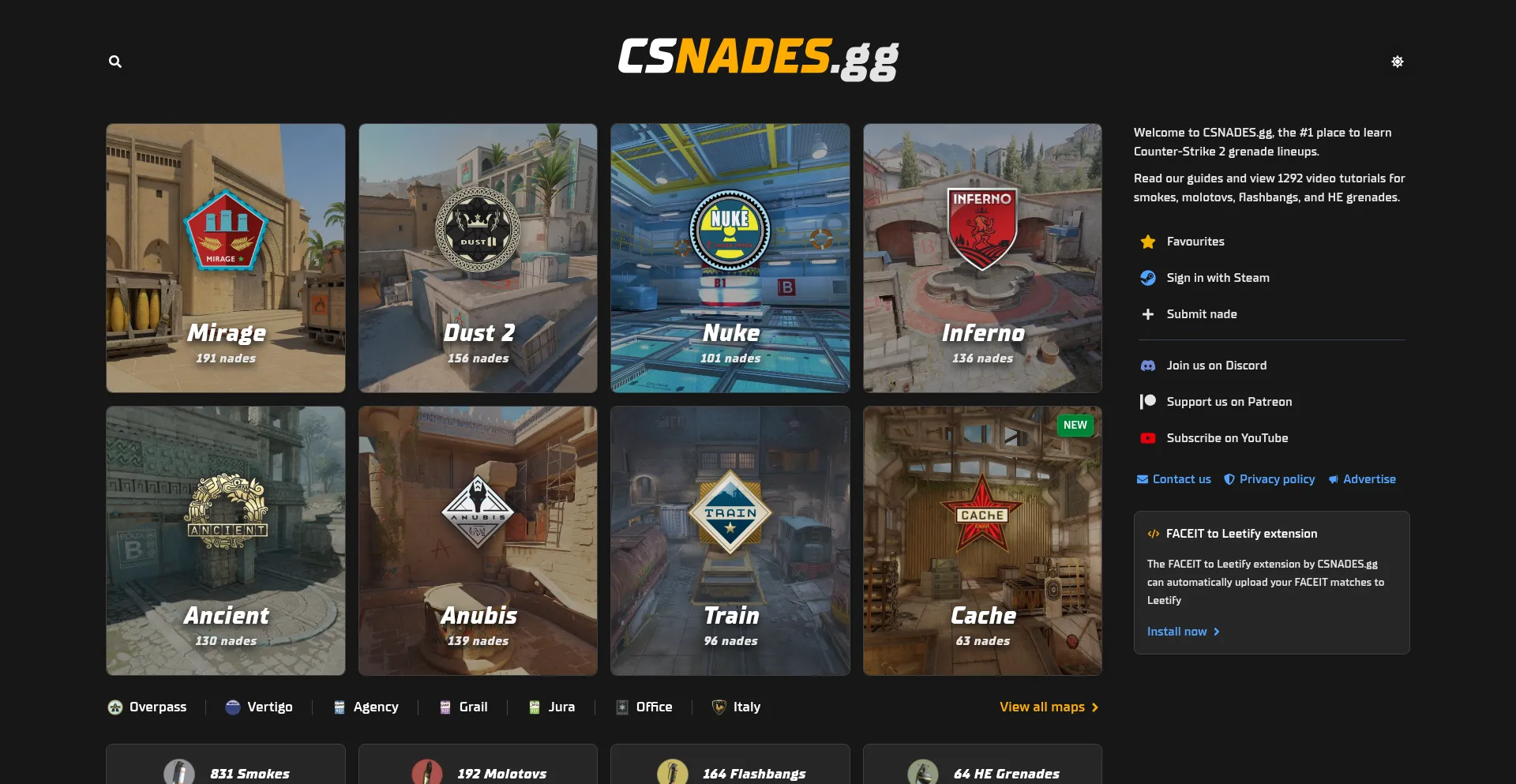Open Favourites list
The height and width of the screenshot is (784, 1516).
click(1195, 242)
